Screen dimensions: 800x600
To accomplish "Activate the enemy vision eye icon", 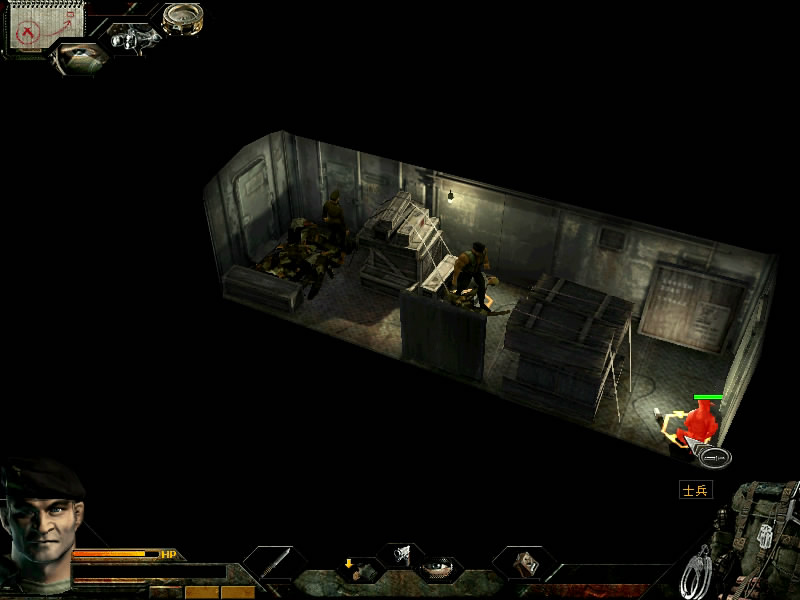I will 78,55.
